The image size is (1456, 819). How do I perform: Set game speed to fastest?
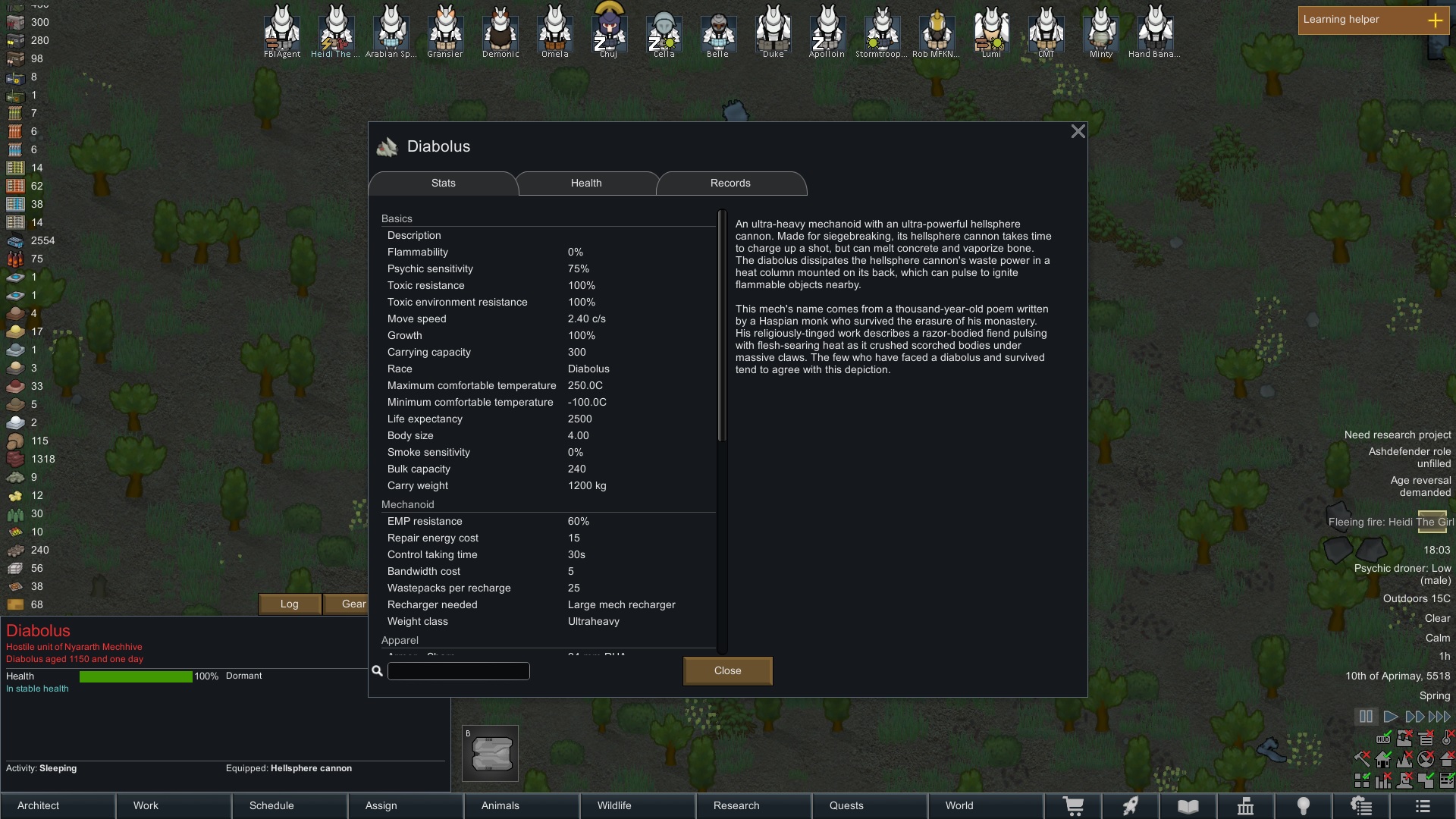1439,717
